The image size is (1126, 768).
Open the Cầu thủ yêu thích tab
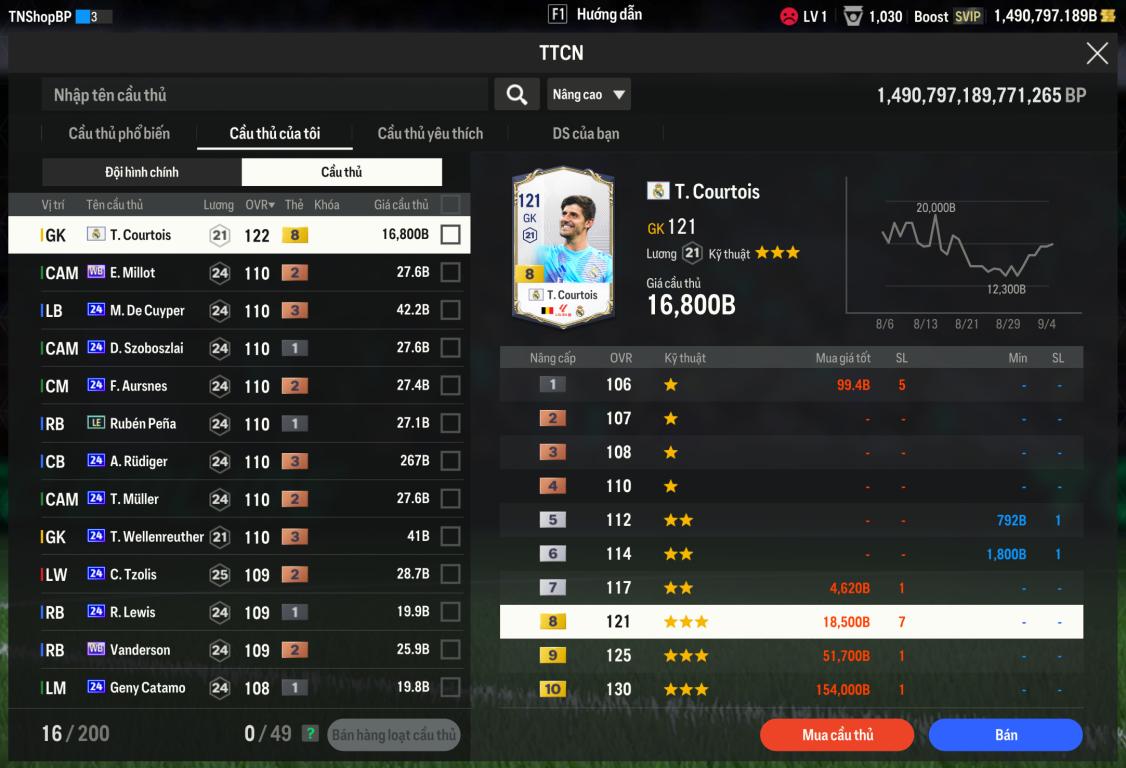point(430,134)
